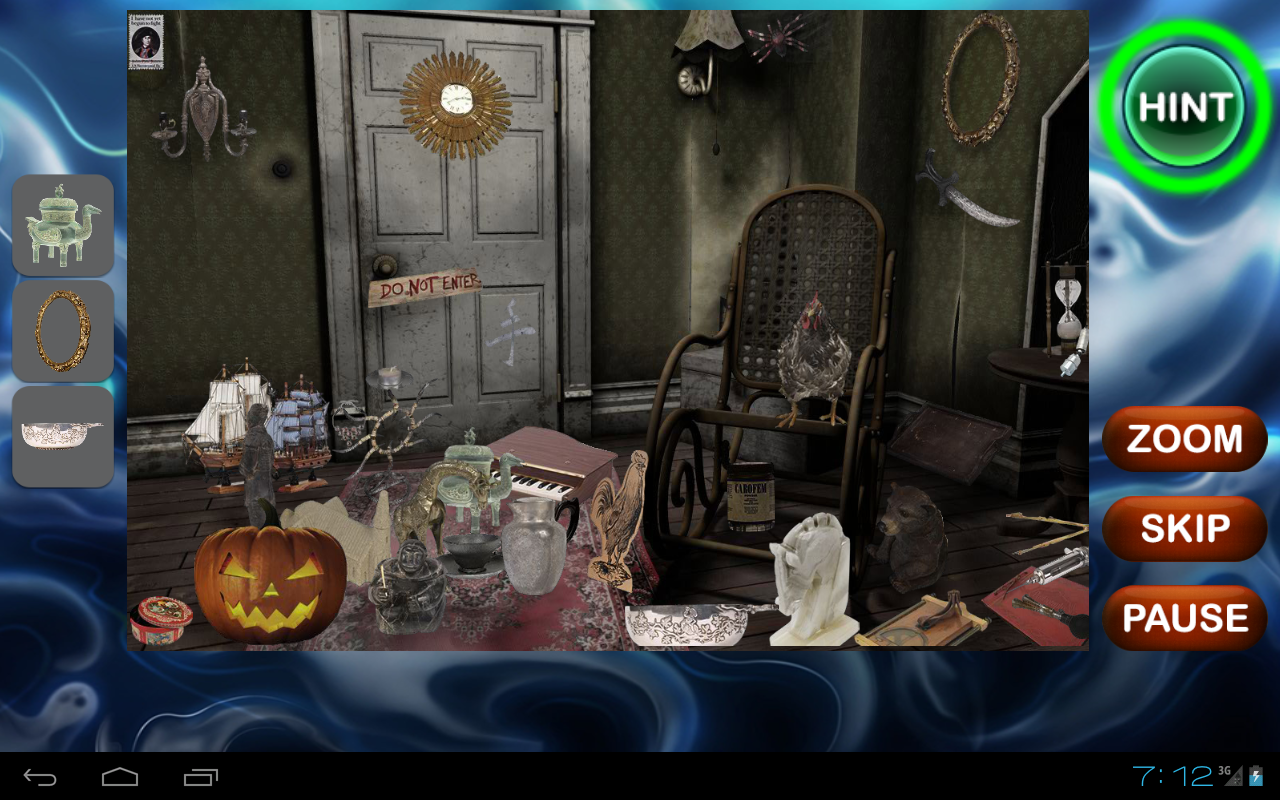
Task: Tap the Android home icon
Action: [x=119, y=775]
